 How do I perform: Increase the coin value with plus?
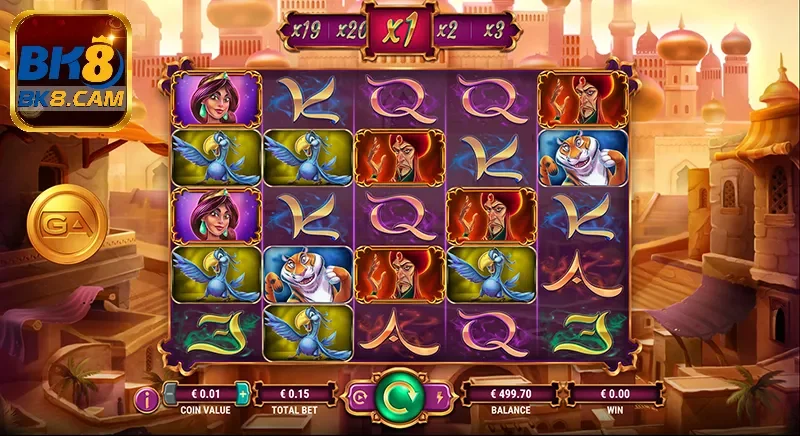[241, 393]
